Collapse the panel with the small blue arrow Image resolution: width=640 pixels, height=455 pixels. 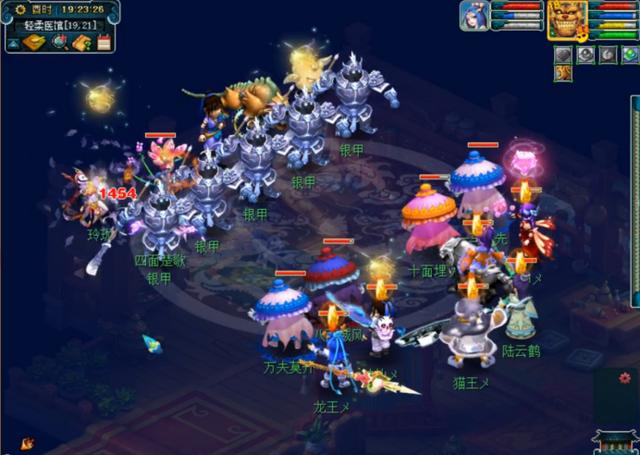pyautogui.click(x=12, y=43)
